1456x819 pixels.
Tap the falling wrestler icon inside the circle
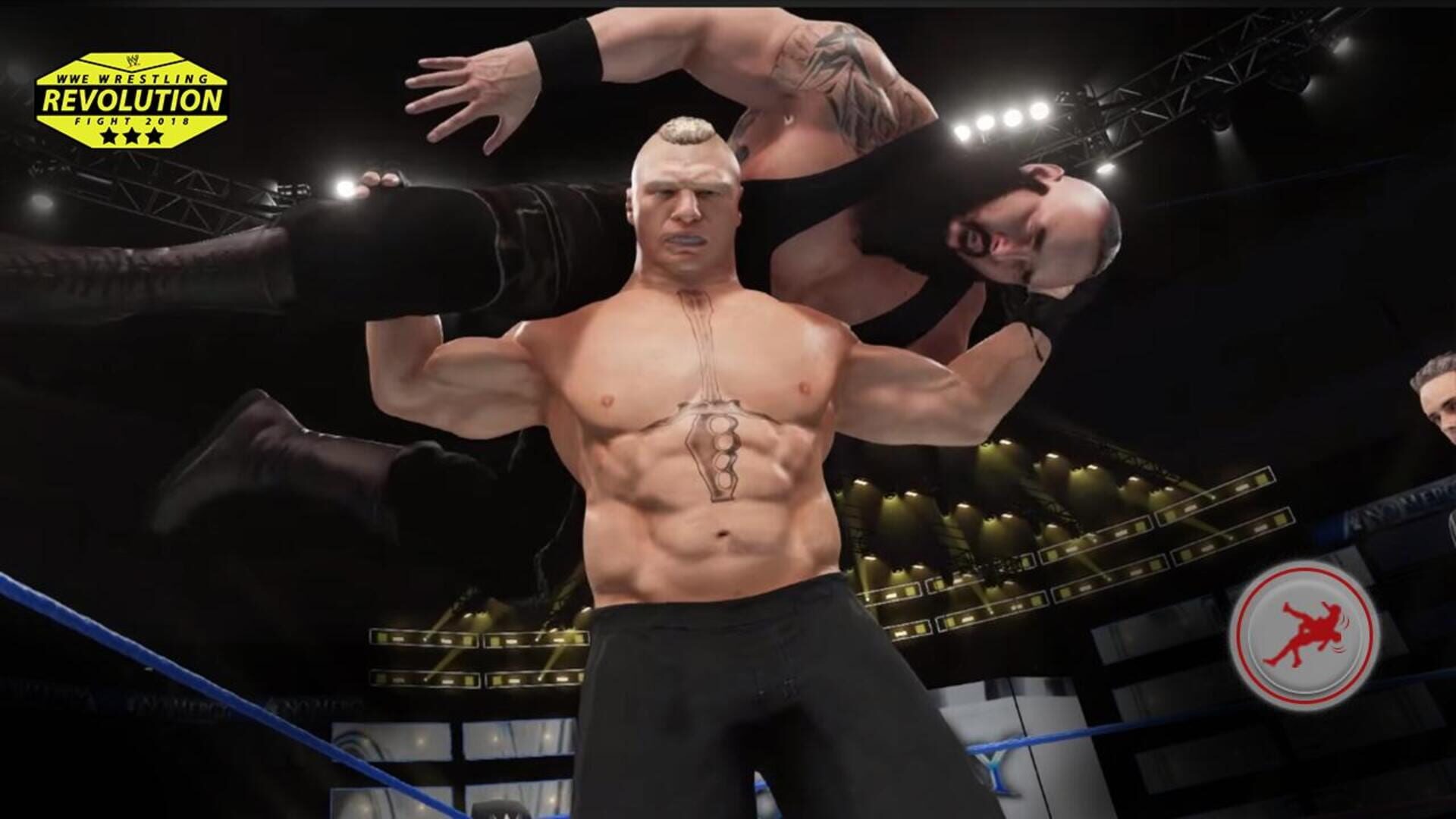(x=1310, y=630)
